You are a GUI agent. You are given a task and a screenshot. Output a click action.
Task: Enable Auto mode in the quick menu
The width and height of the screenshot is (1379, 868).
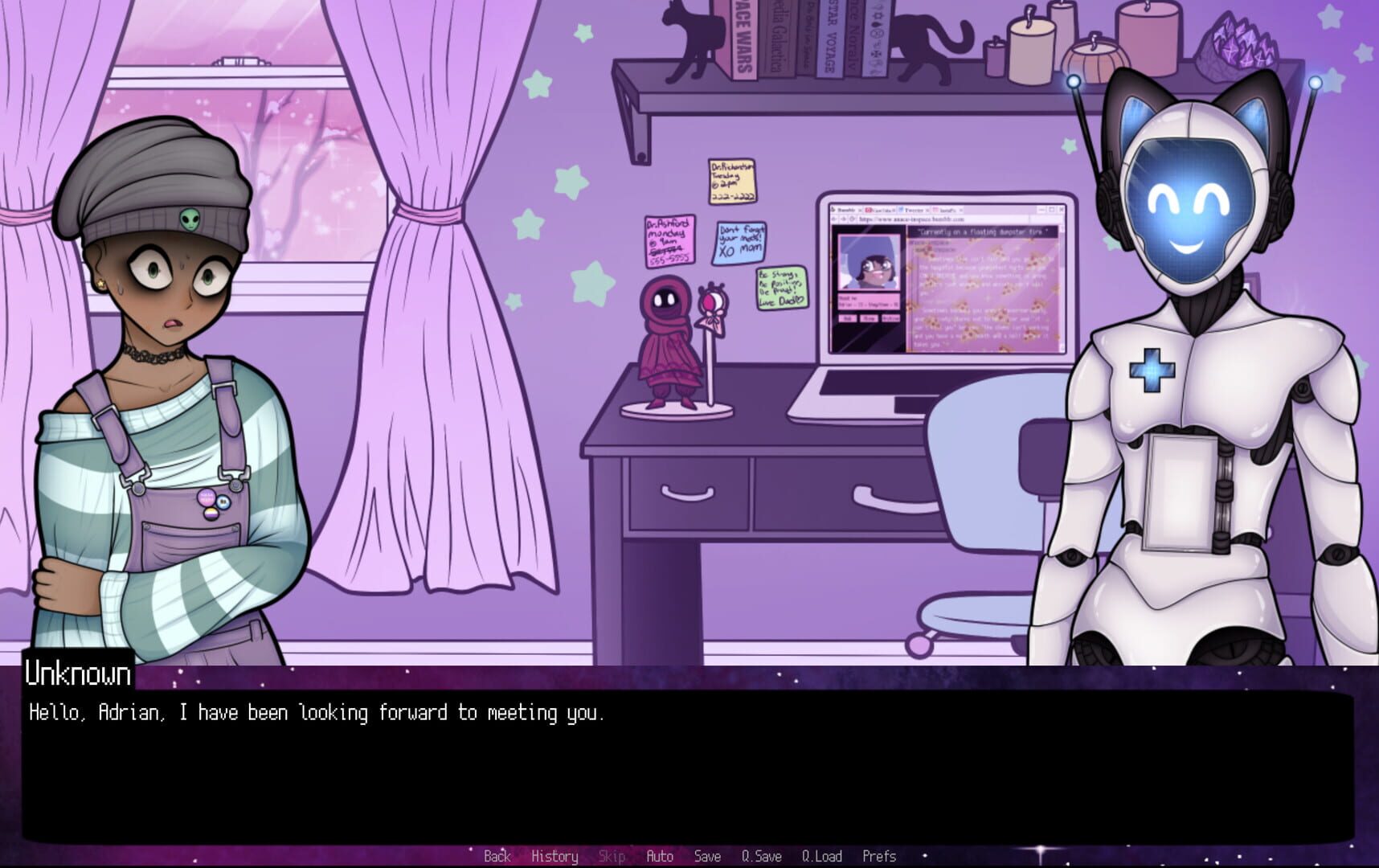point(659,856)
